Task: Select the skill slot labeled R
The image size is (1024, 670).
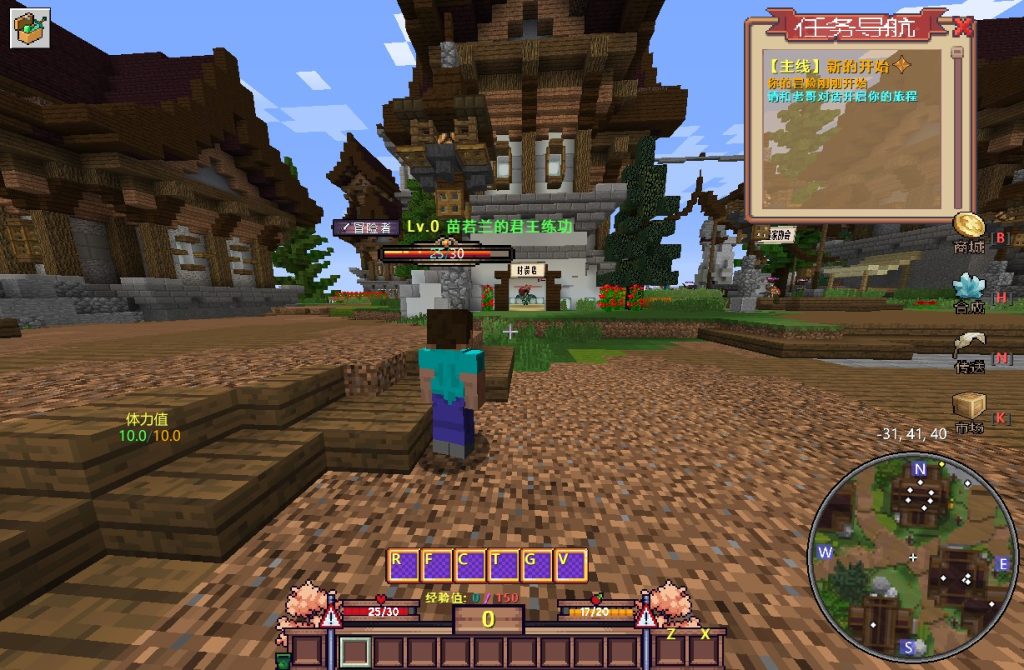Action: click(403, 566)
